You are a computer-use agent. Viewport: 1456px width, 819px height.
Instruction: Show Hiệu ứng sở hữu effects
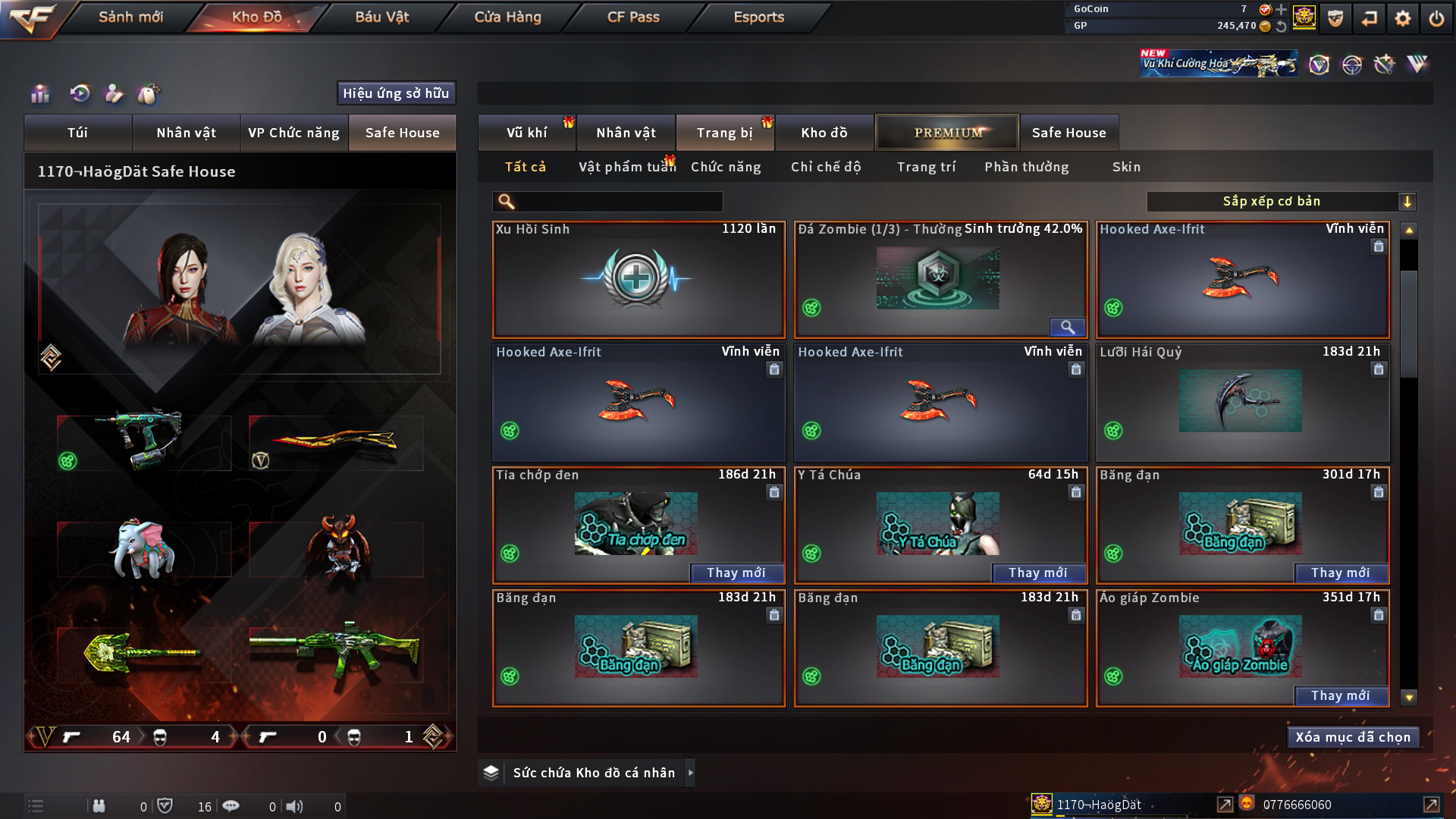coord(396,93)
